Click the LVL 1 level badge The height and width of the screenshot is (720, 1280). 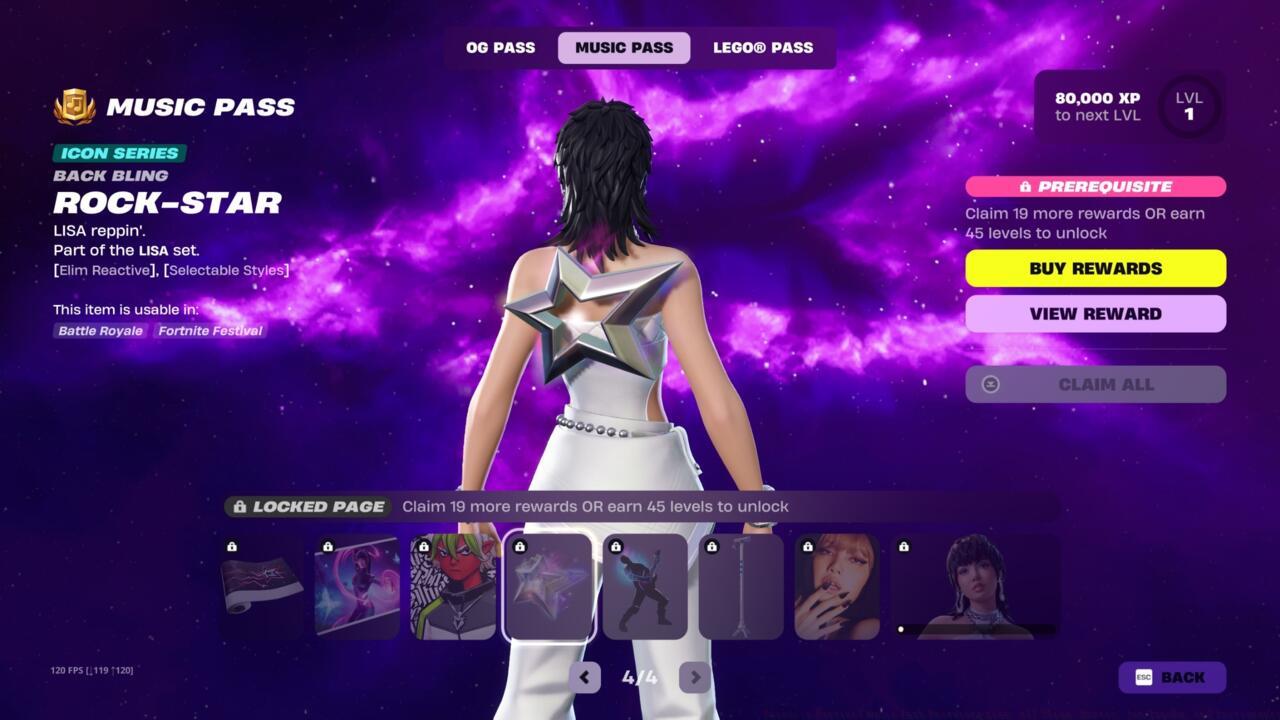pos(1189,106)
